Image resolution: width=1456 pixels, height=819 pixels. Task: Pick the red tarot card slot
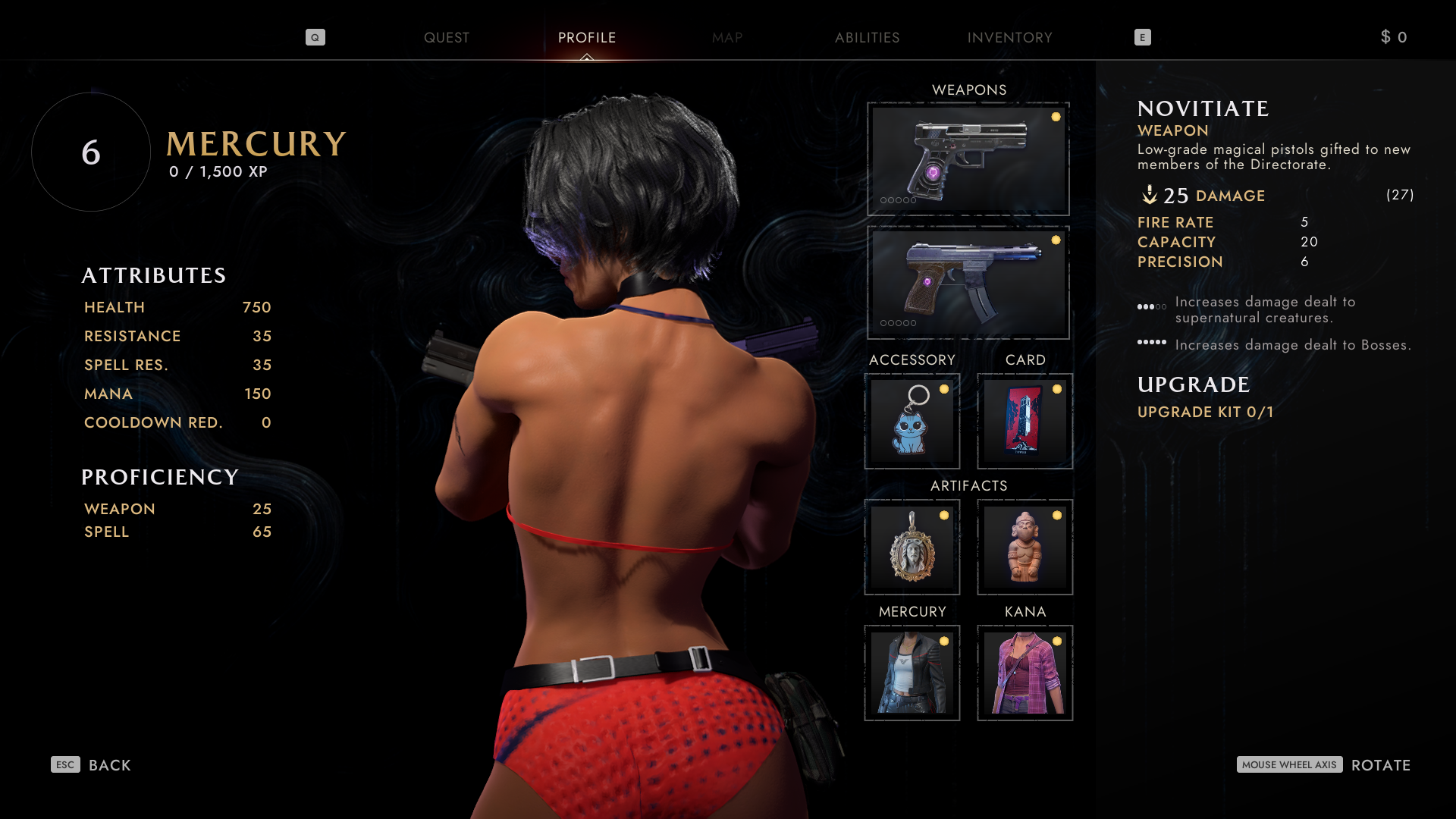click(x=1025, y=421)
